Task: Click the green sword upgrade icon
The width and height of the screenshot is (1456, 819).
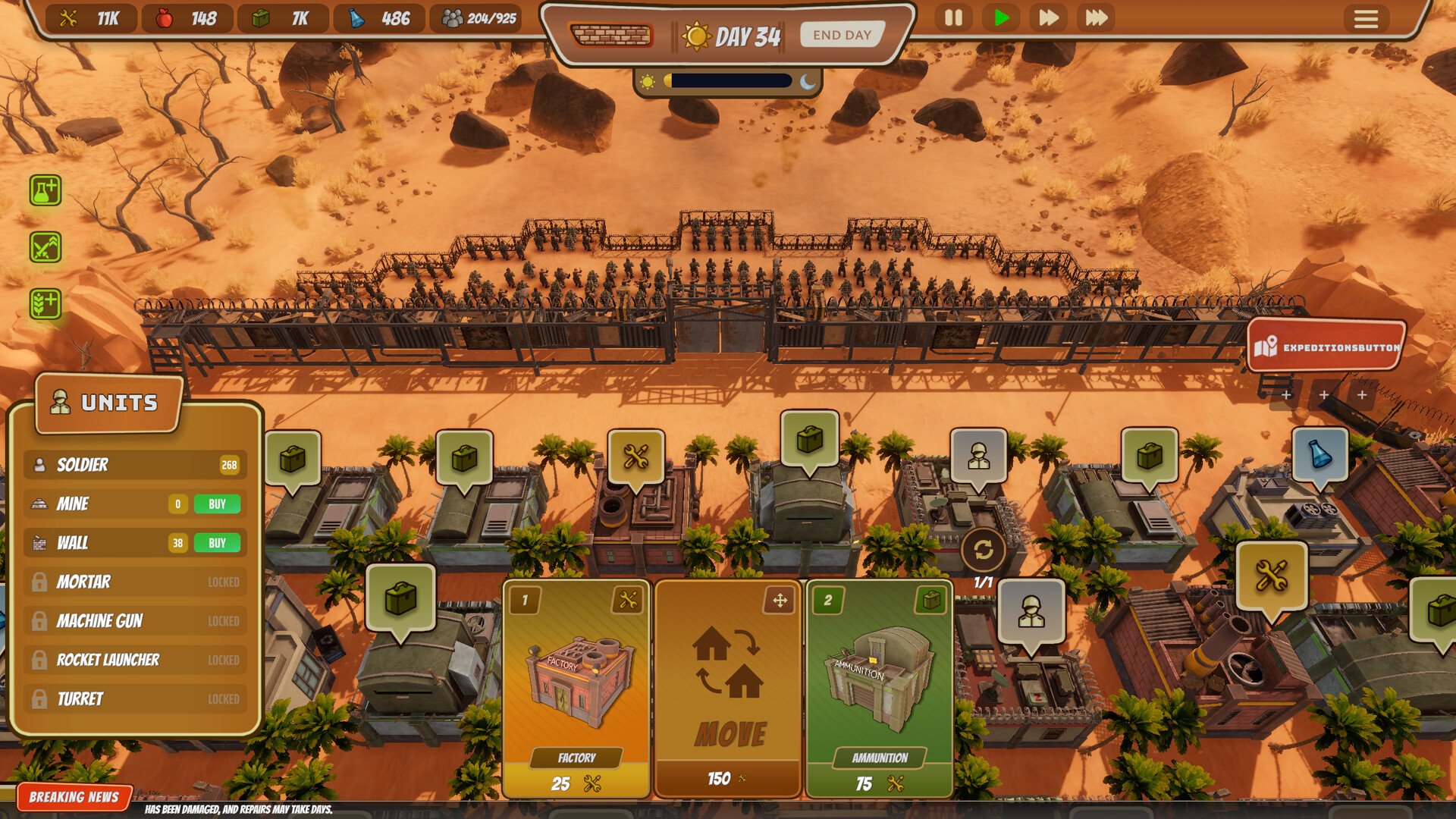Action: pos(45,247)
